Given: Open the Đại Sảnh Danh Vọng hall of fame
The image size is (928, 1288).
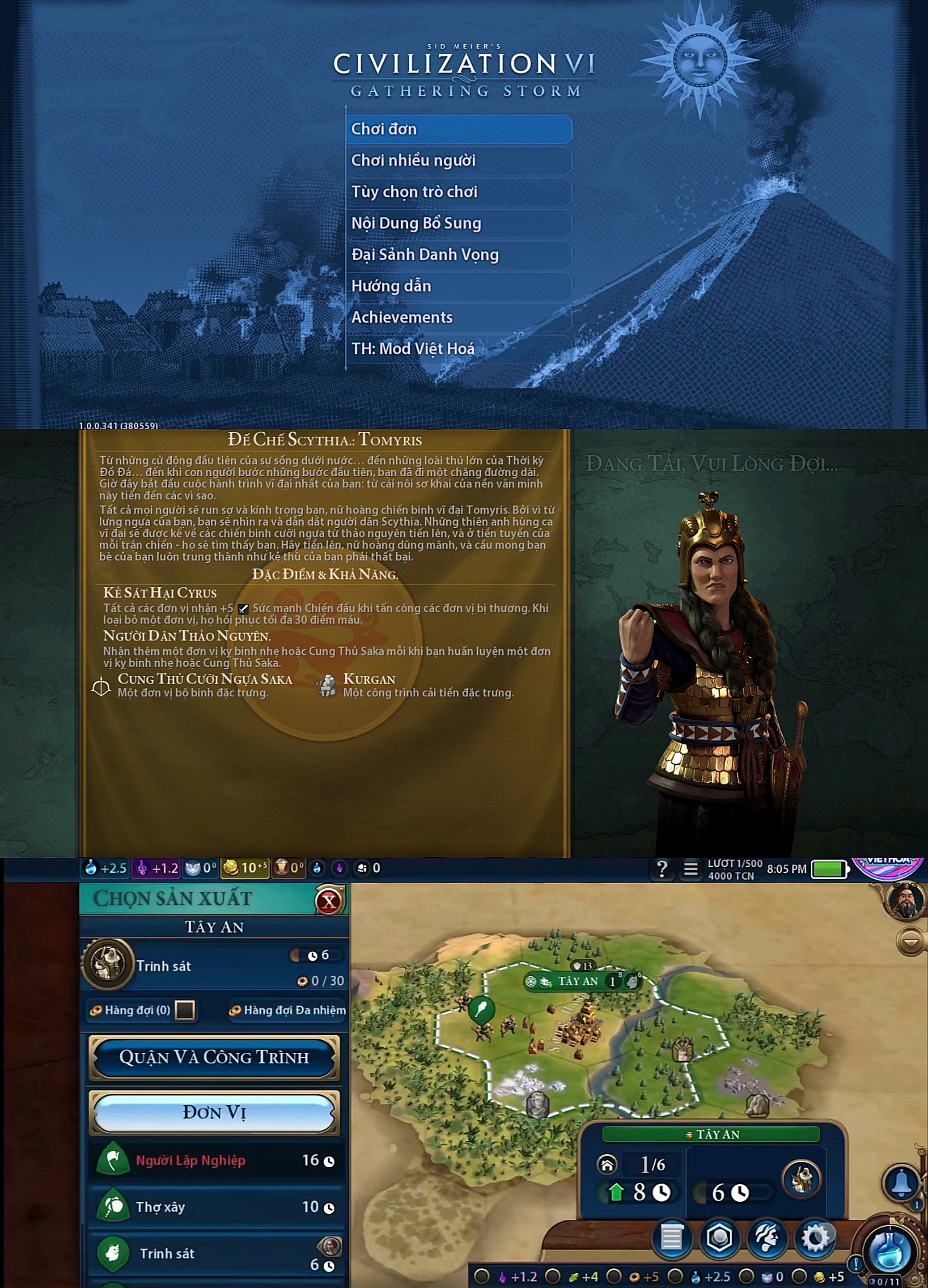Looking at the screenshot, I should [x=458, y=254].
